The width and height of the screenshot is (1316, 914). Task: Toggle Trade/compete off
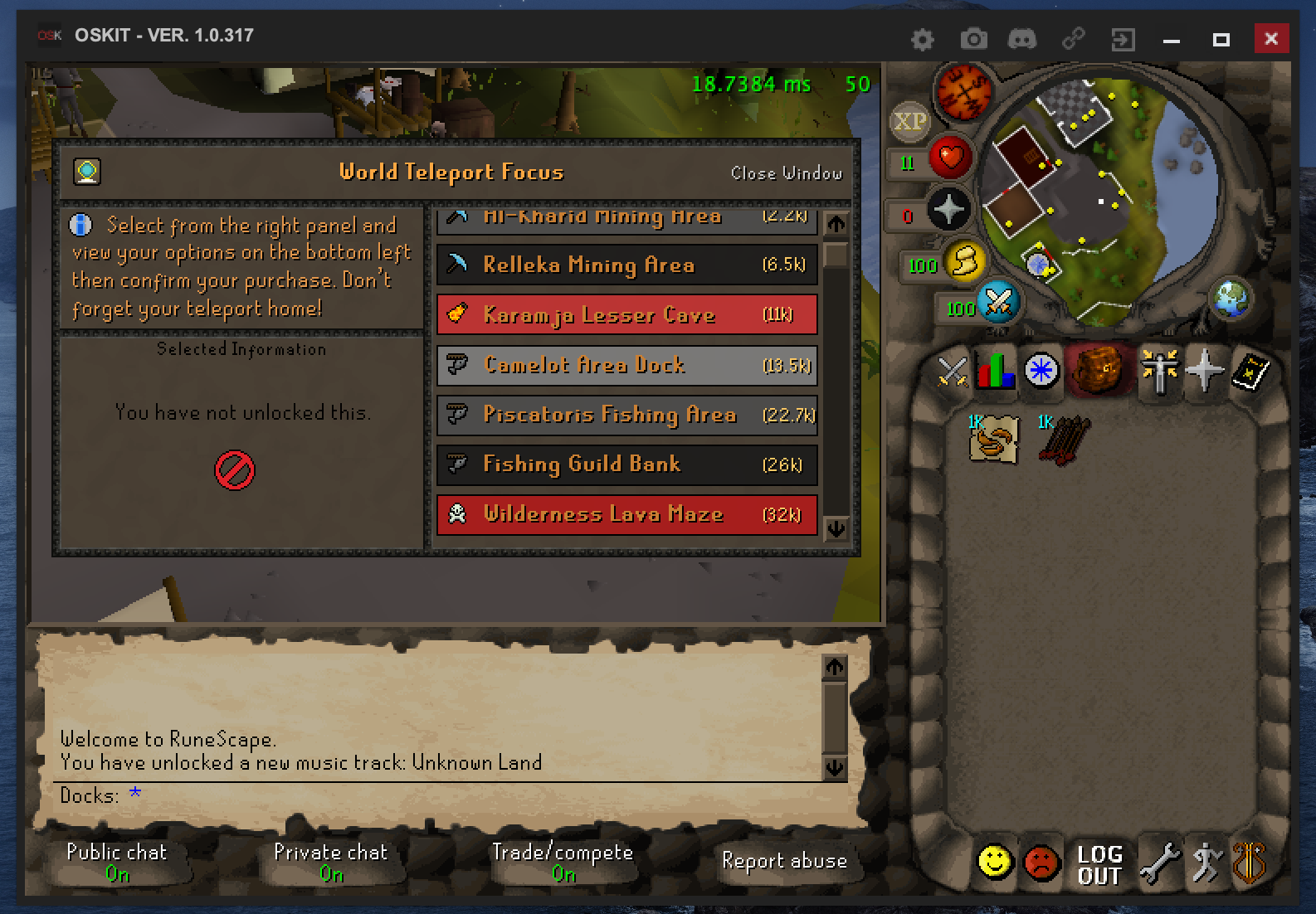[x=563, y=860]
